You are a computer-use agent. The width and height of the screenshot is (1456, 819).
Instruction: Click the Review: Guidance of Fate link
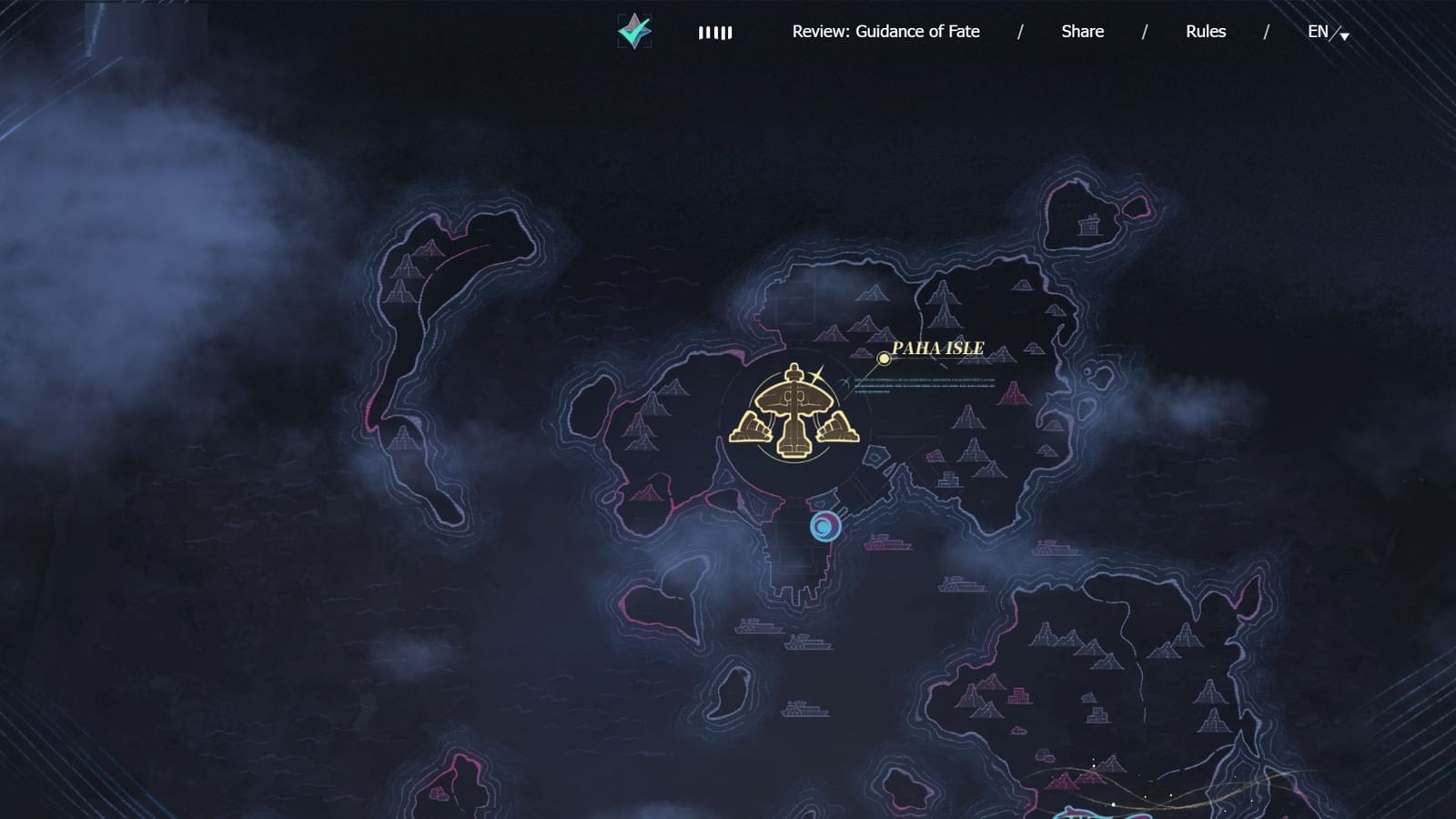tap(885, 31)
